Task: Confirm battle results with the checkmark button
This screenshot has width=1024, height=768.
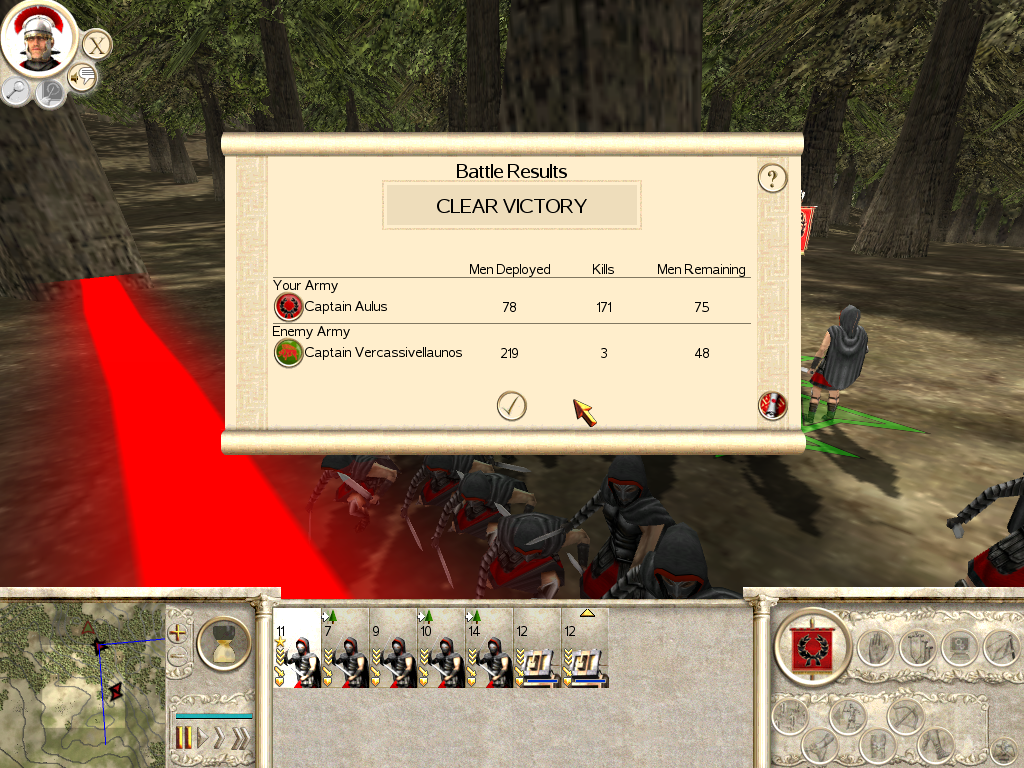Action: pos(511,405)
